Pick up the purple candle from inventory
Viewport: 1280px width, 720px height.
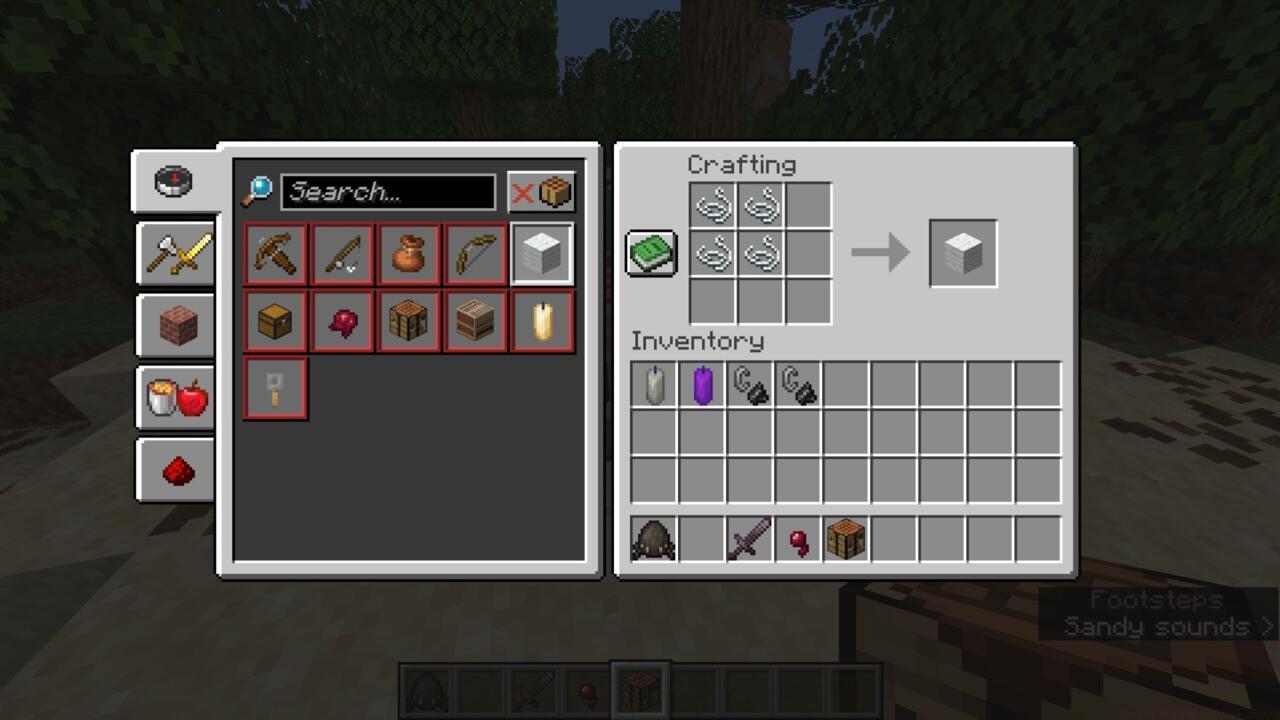click(700, 385)
